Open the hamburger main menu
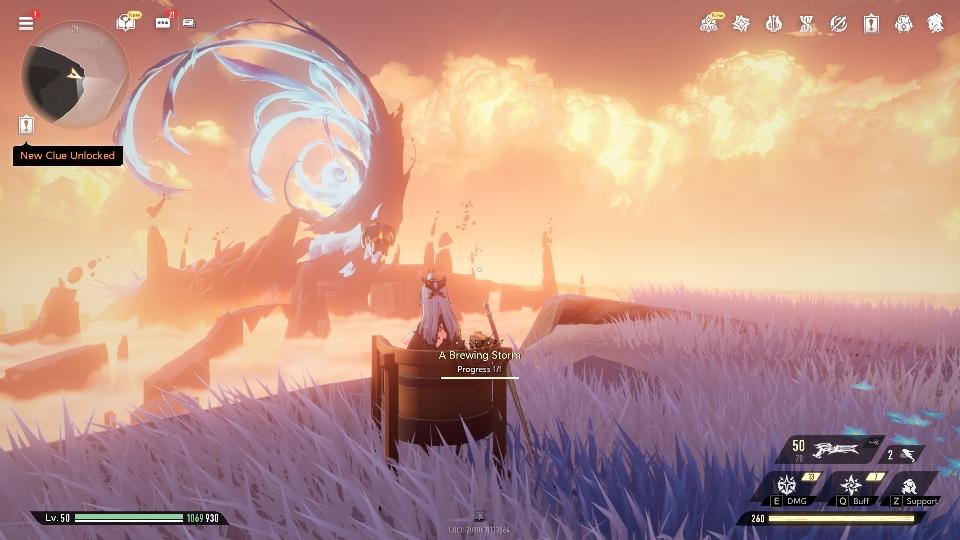This screenshot has height=540, width=960. click(x=26, y=23)
